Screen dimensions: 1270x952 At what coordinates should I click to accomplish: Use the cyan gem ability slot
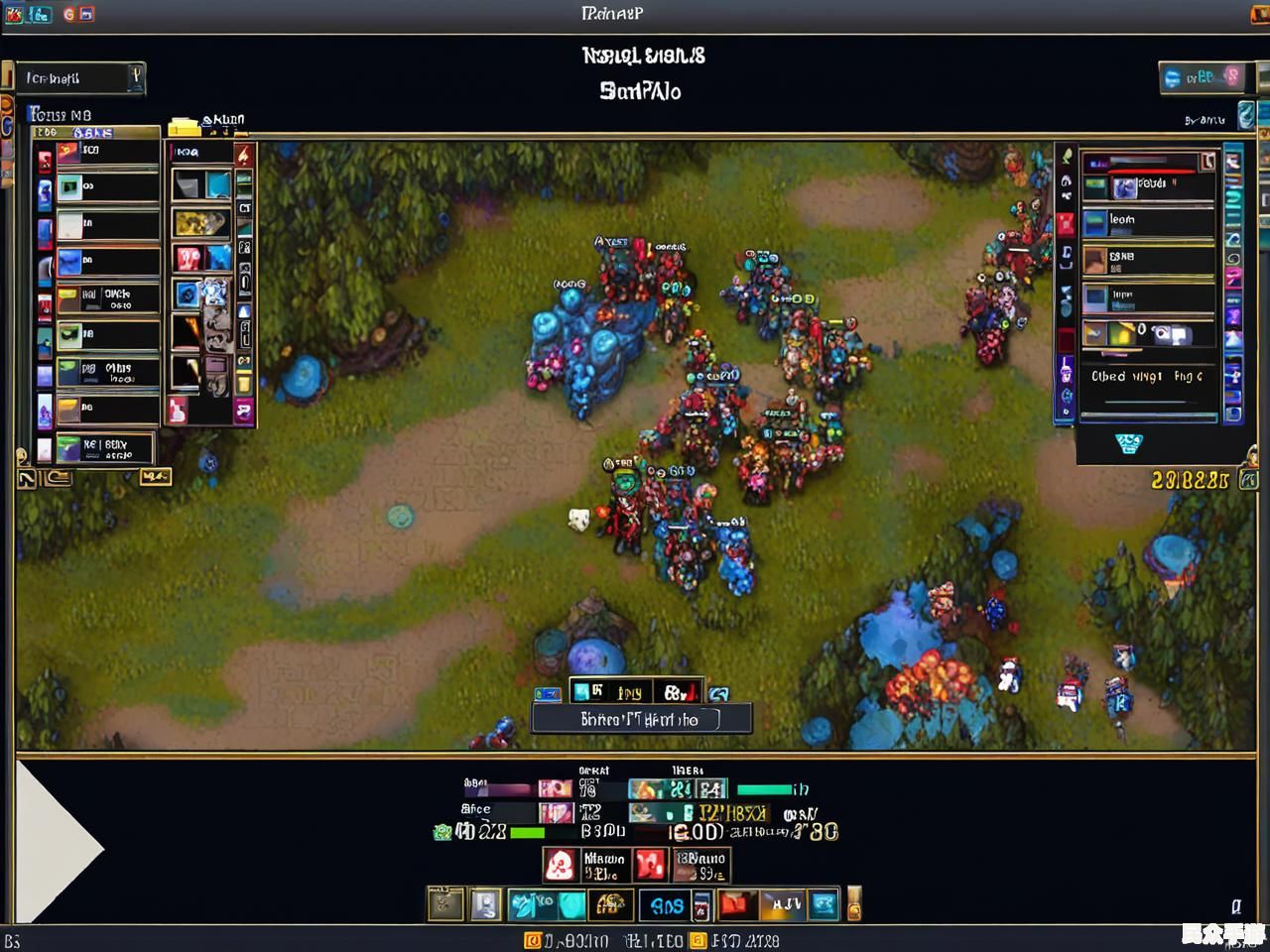[571, 904]
